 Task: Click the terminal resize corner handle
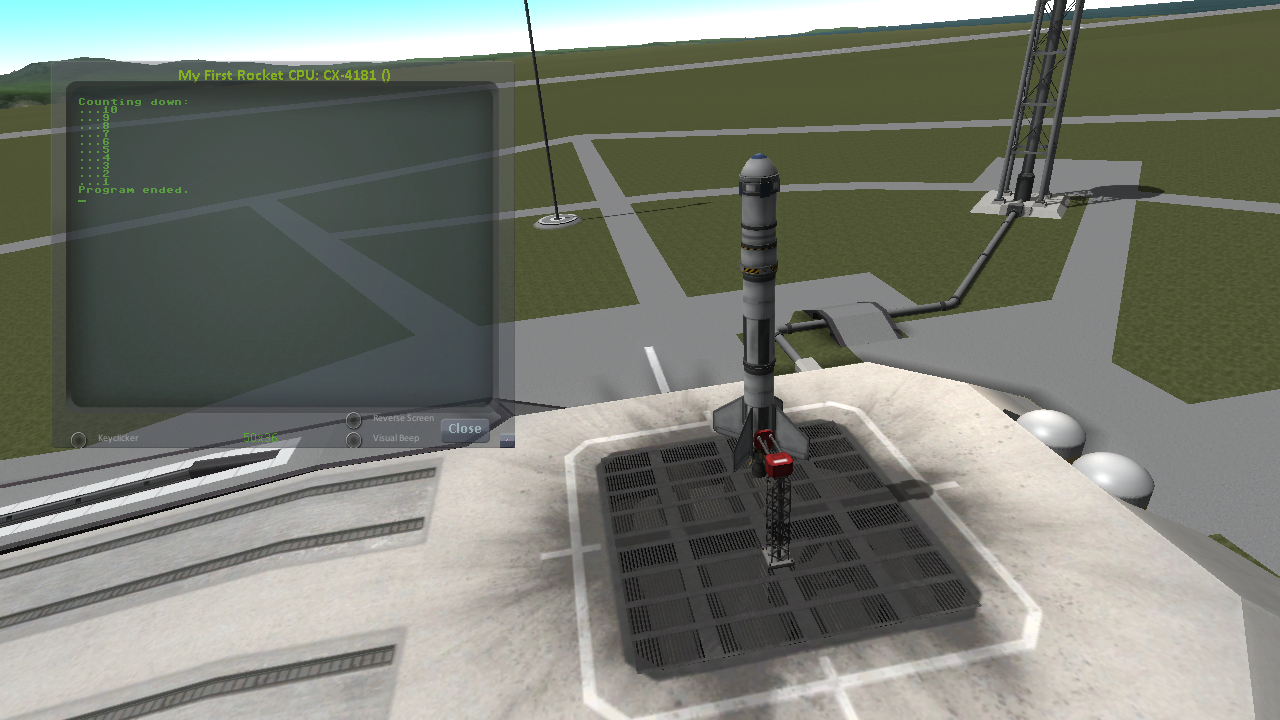[x=507, y=440]
